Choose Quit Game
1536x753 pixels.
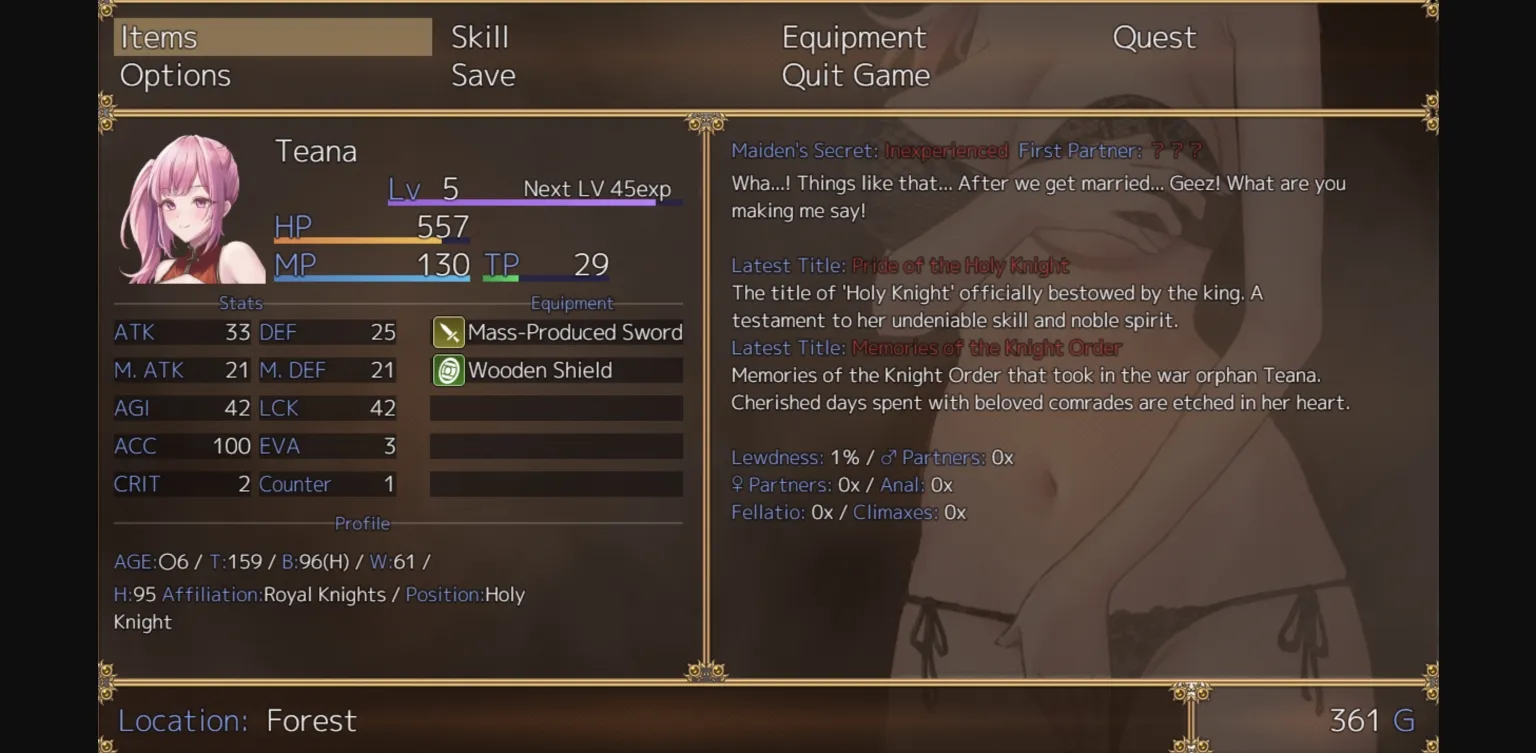coord(856,74)
